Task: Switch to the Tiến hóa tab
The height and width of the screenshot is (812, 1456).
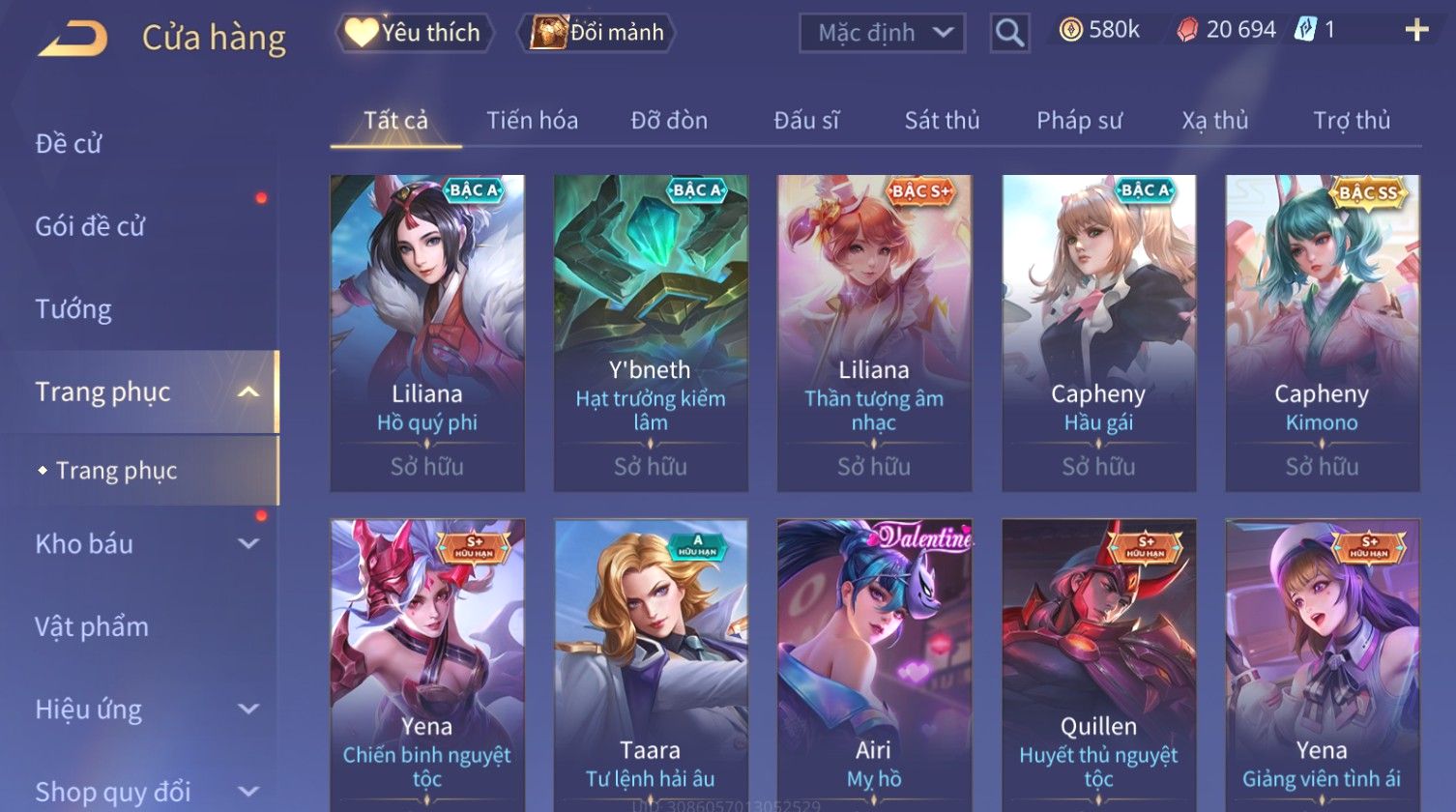Action: pyautogui.click(x=532, y=121)
